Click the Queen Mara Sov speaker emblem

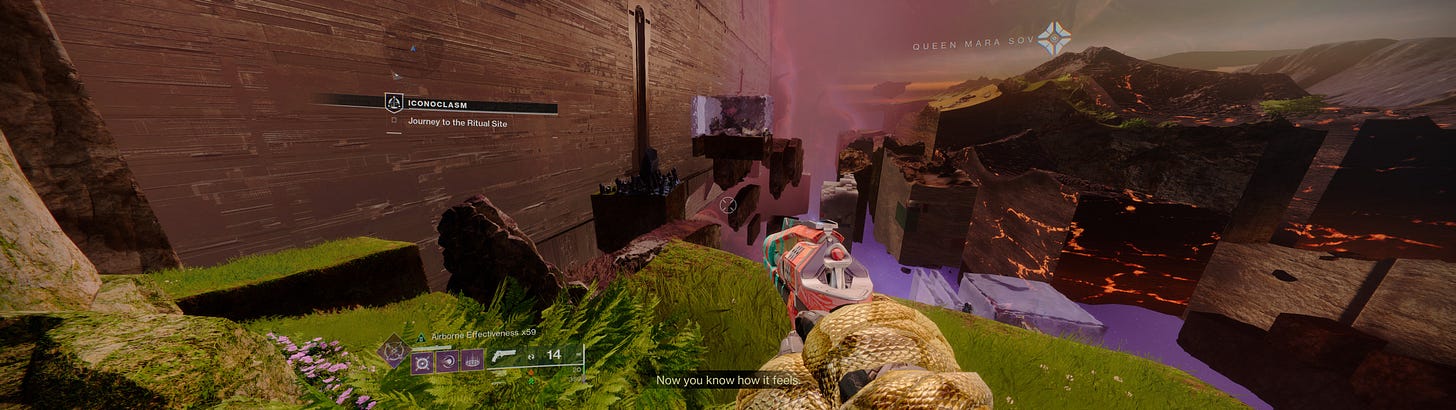pos(1054,39)
